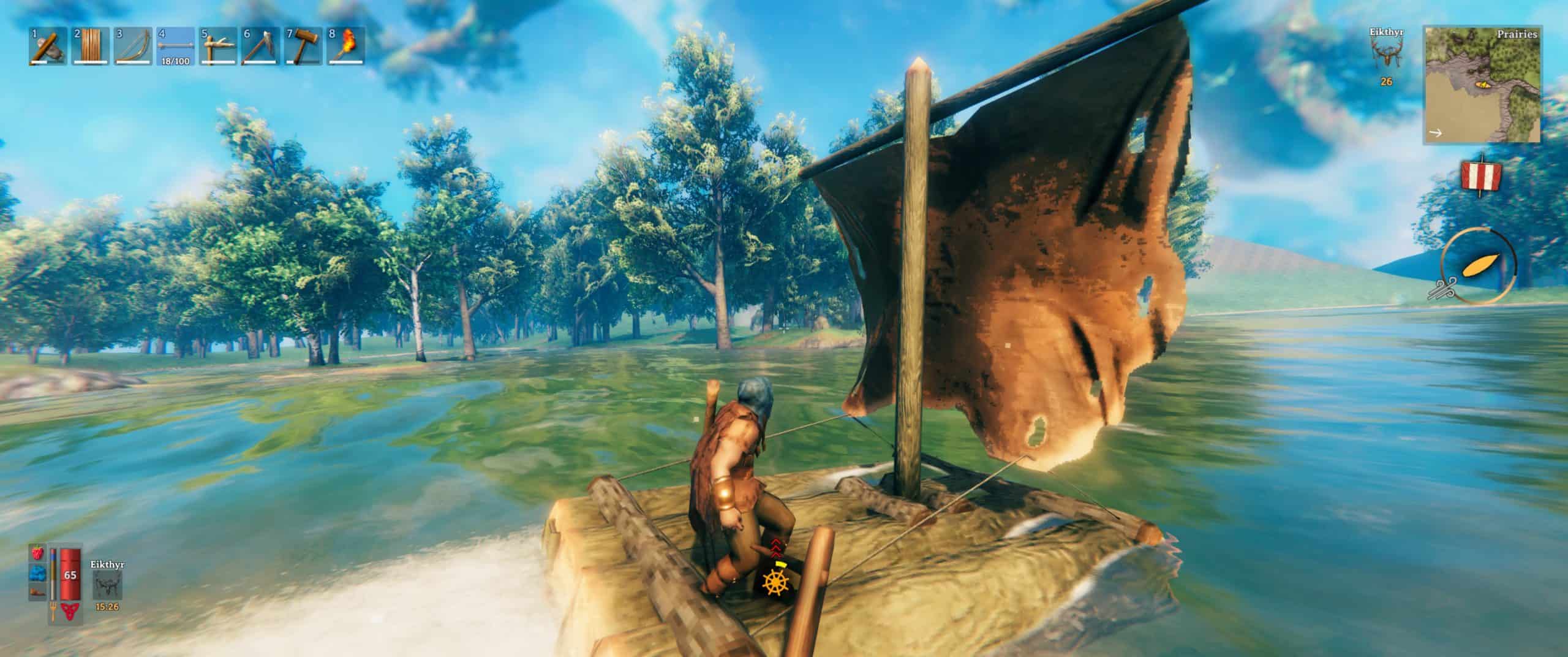Select the stone axe in hotbar slot 1
Viewport: 1568px width, 657px height.
[48, 46]
